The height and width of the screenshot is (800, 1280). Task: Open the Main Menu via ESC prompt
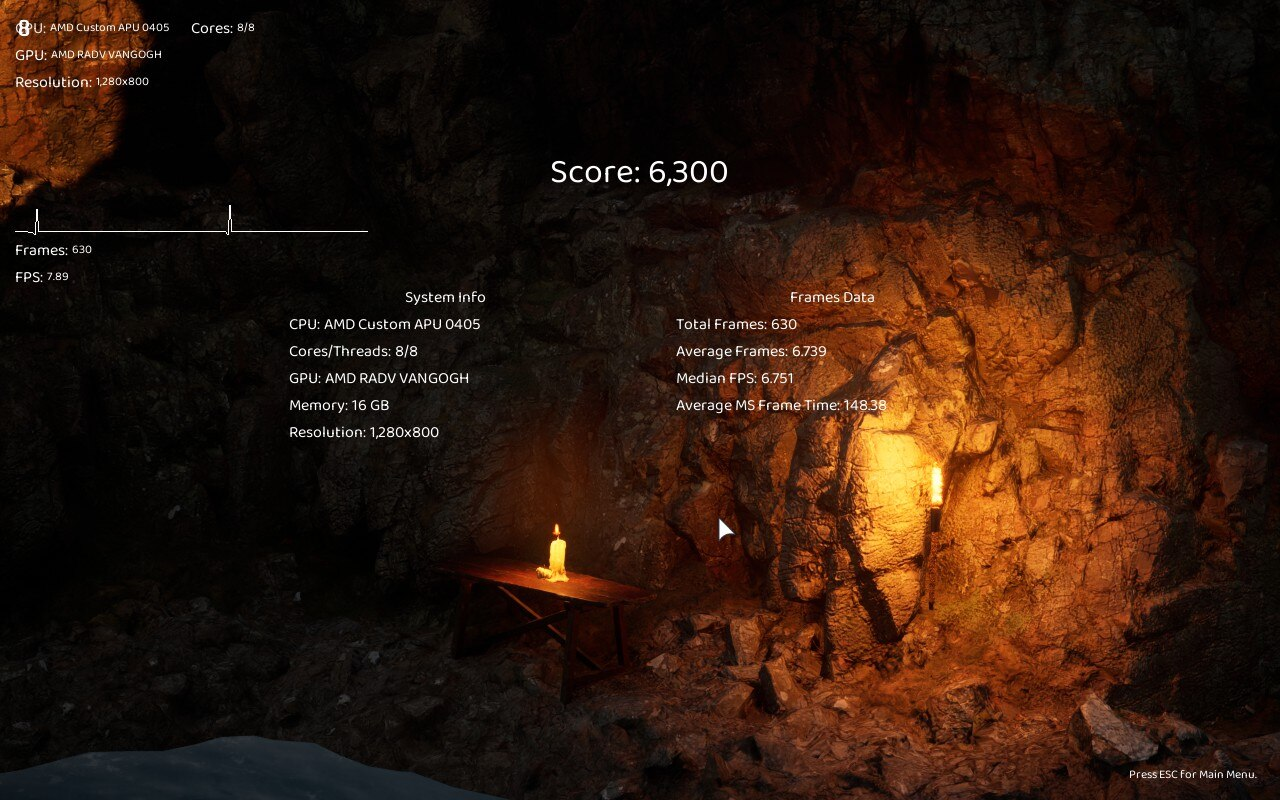click(x=1192, y=774)
